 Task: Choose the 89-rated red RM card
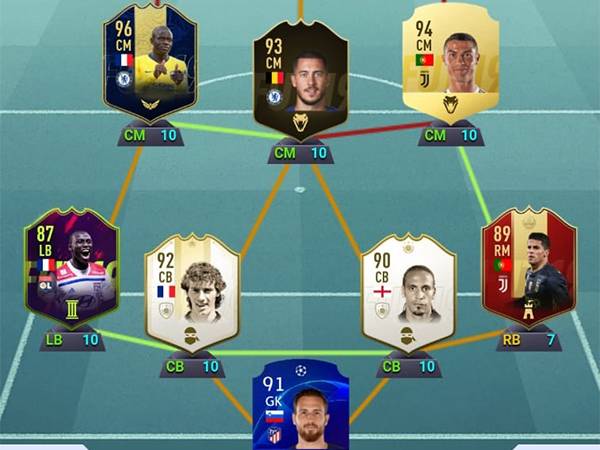[528, 268]
